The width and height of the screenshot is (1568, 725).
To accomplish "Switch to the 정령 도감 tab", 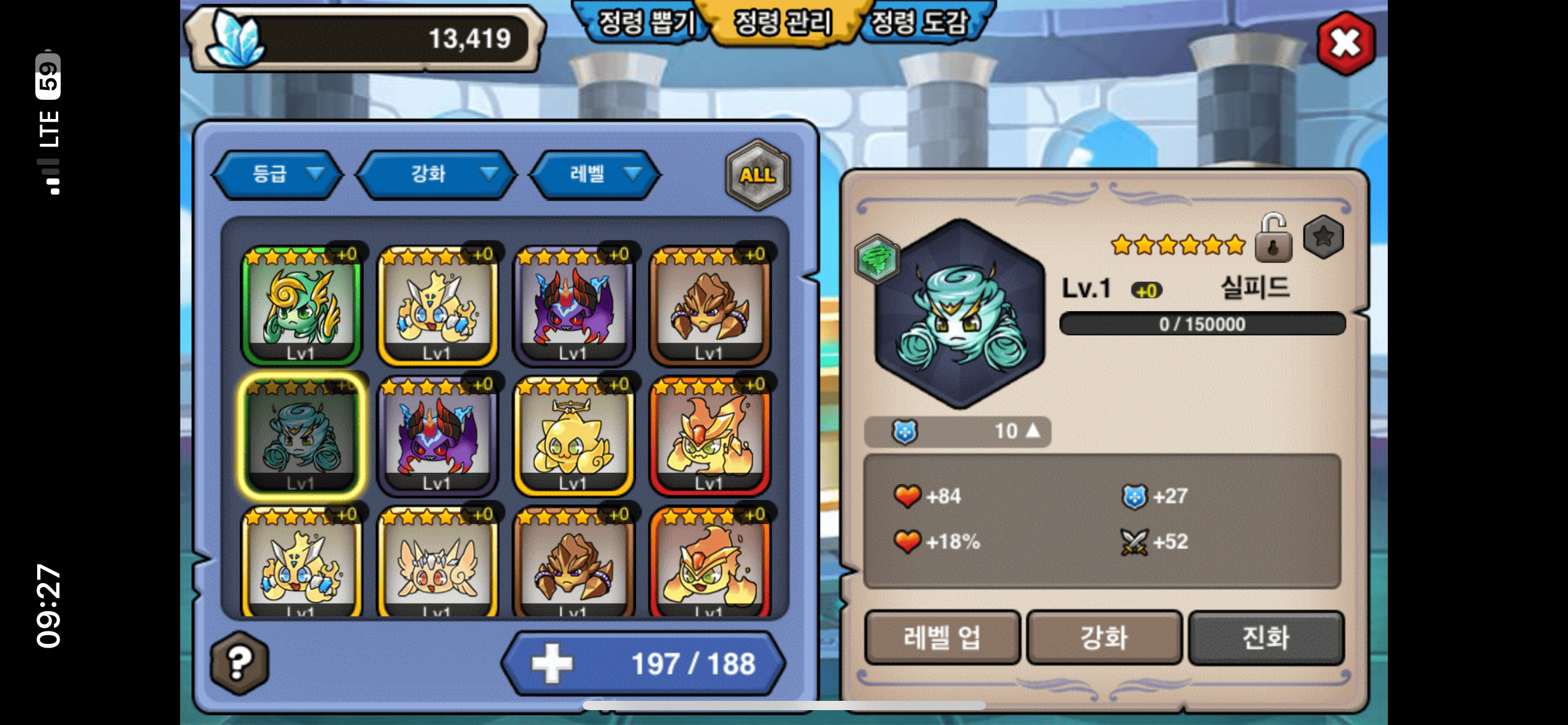I will (x=920, y=23).
